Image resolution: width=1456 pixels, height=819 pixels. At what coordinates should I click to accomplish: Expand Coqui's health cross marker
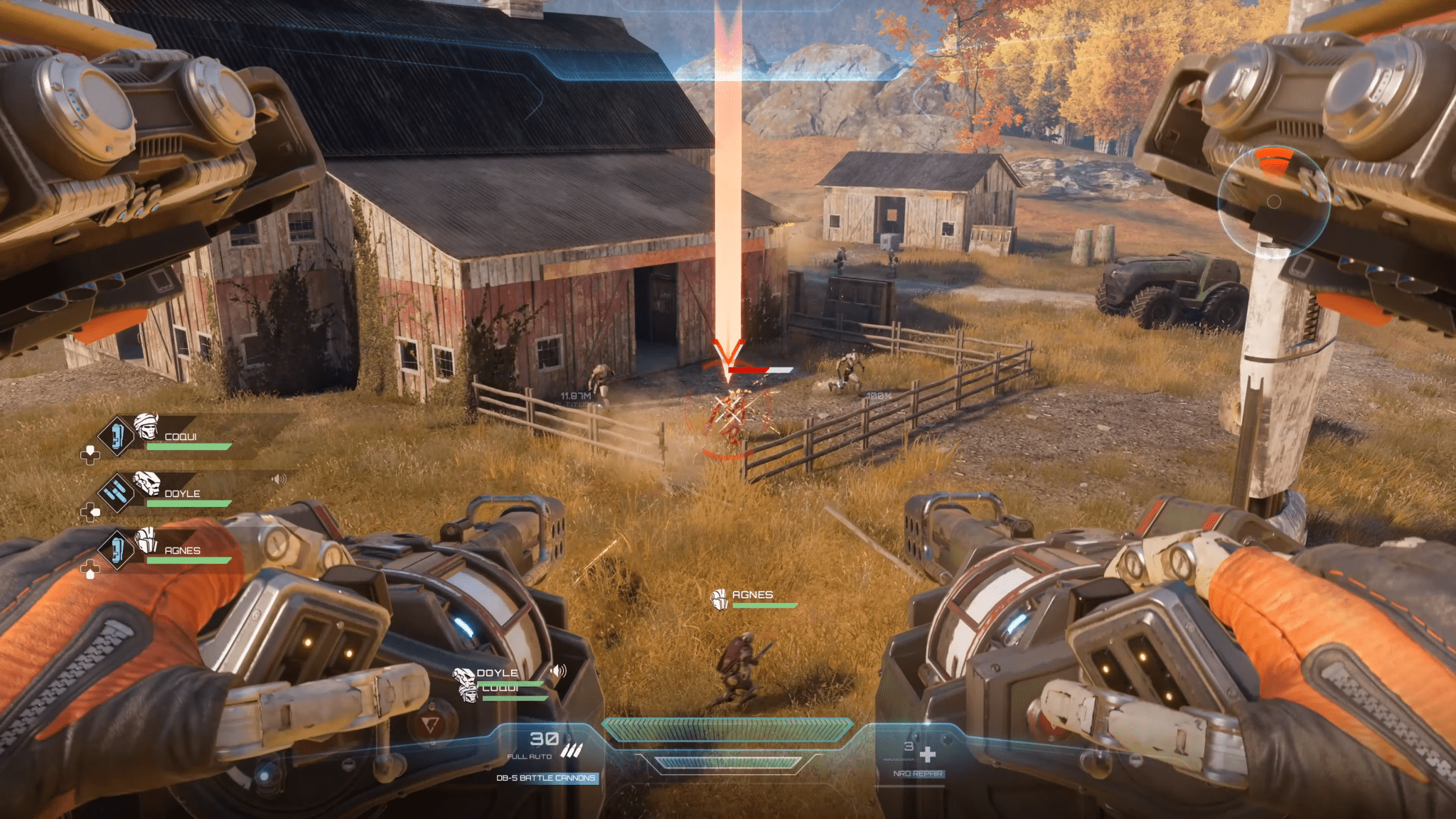90,456
